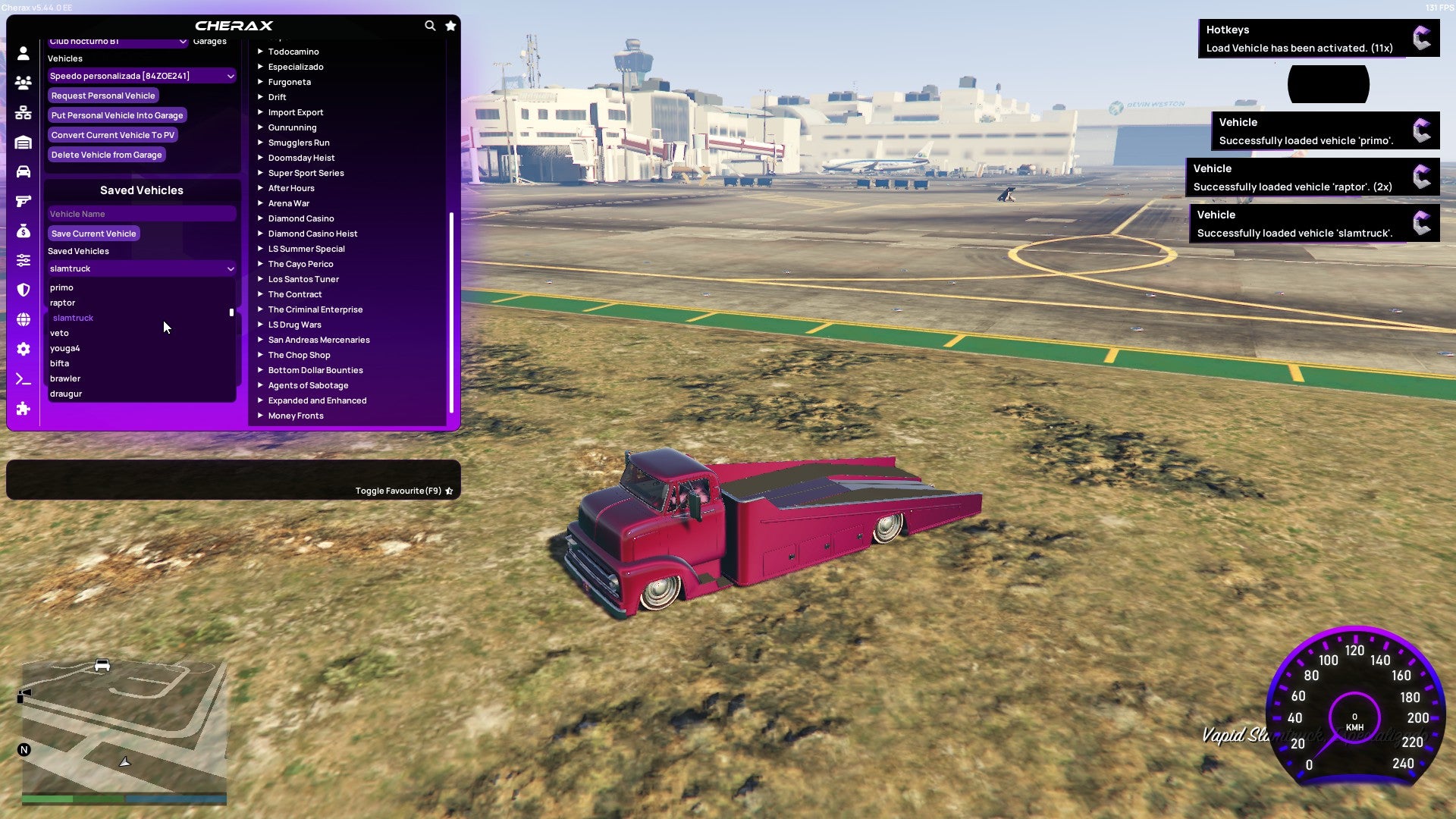Open the Speedo personalizada vehicle dropdown
The image size is (1456, 819).
(x=141, y=76)
